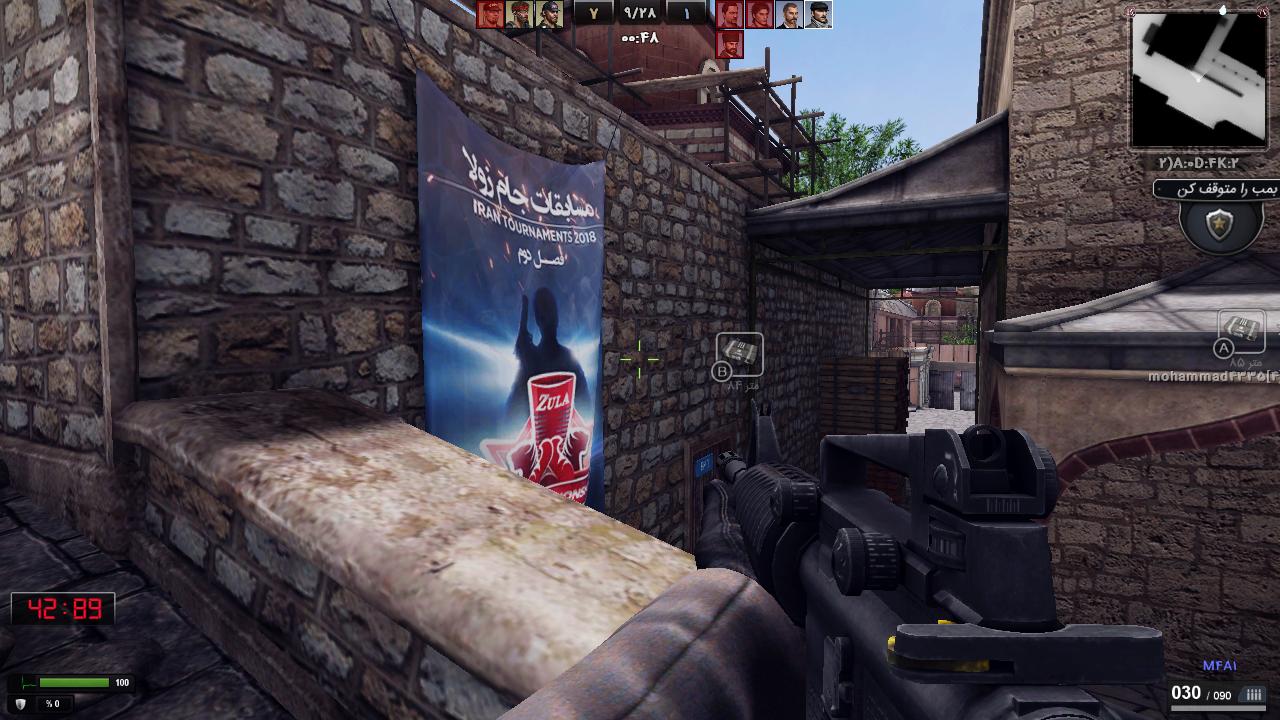The image size is (1280, 720).
Task: Click the ammo magazine icon beside 030/090
Action: [x=1252, y=693]
